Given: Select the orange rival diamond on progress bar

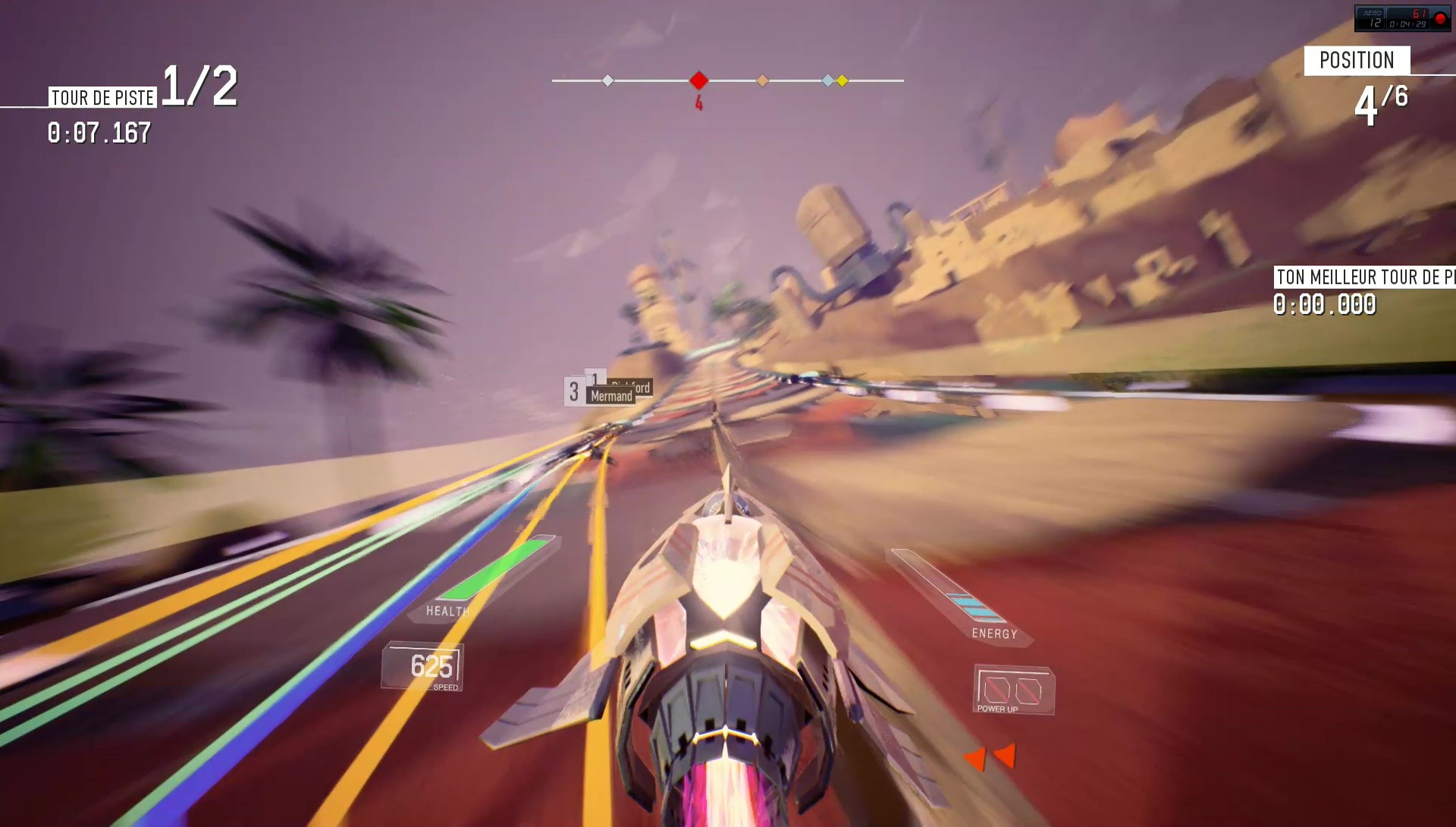Looking at the screenshot, I should click(763, 79).
